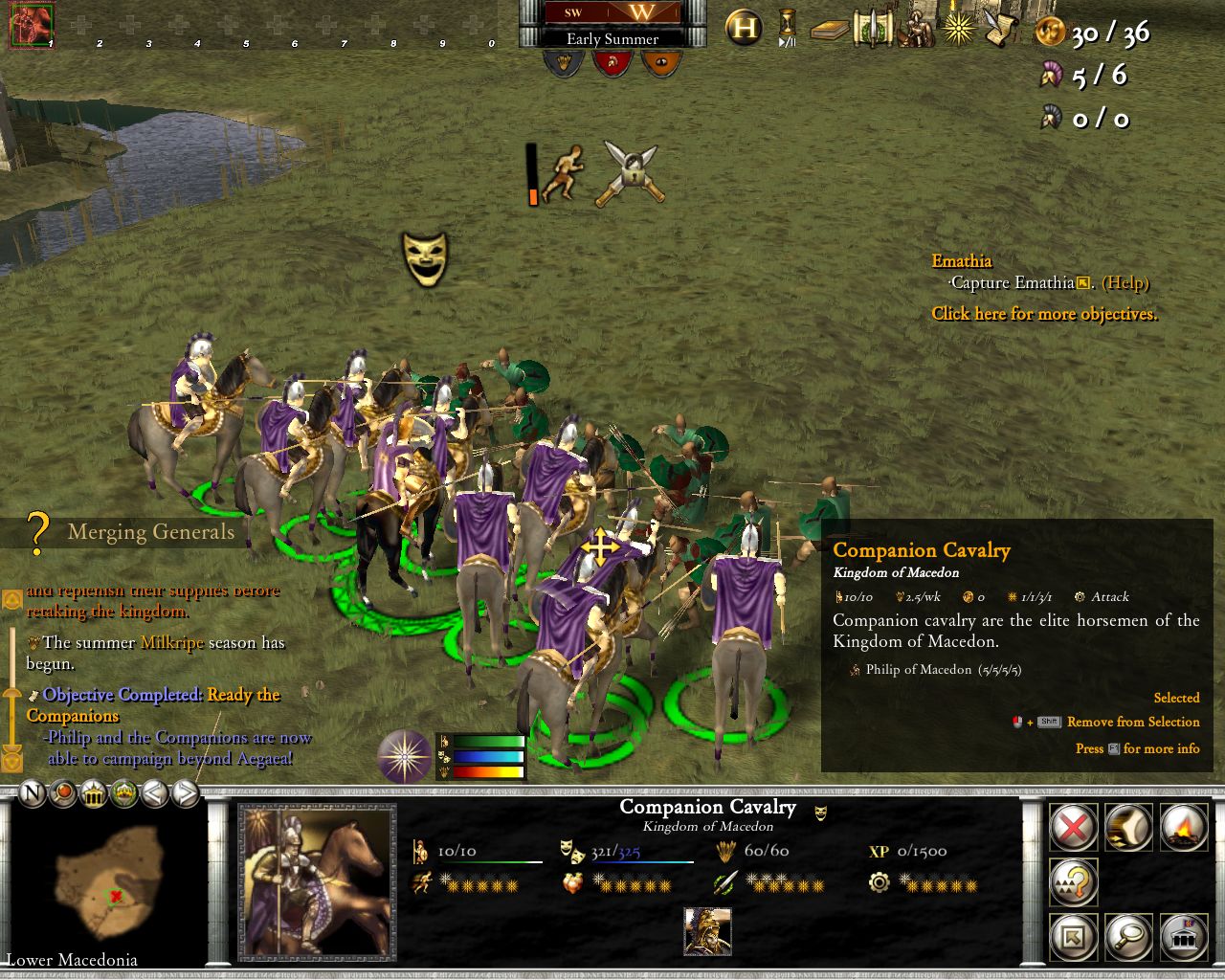
Task: Click the right arrow to cycle minimap views
Action: (183, 793)
